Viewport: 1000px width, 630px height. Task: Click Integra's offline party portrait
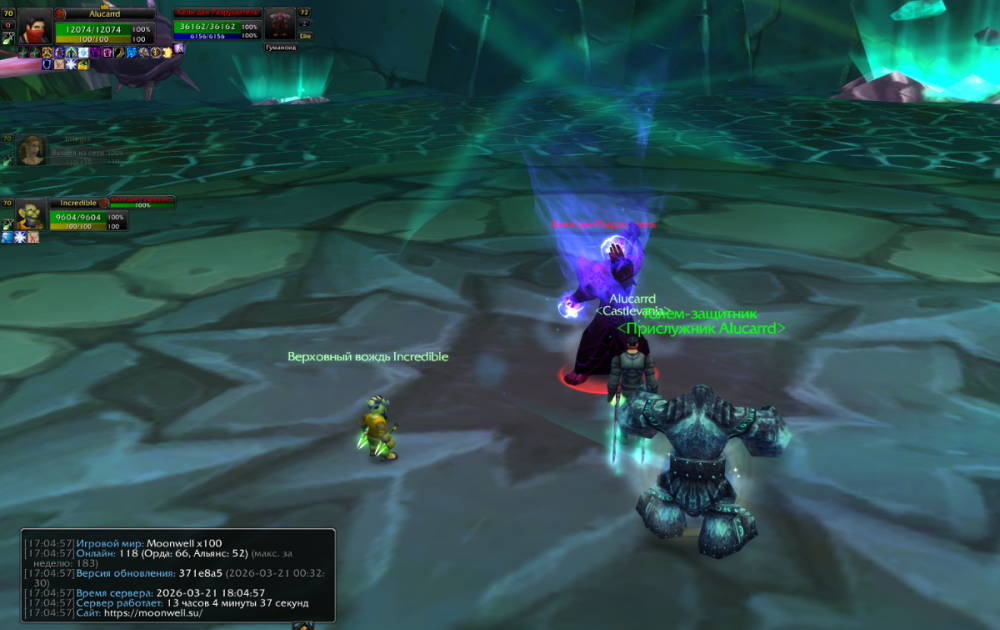(x=31, y=150)
